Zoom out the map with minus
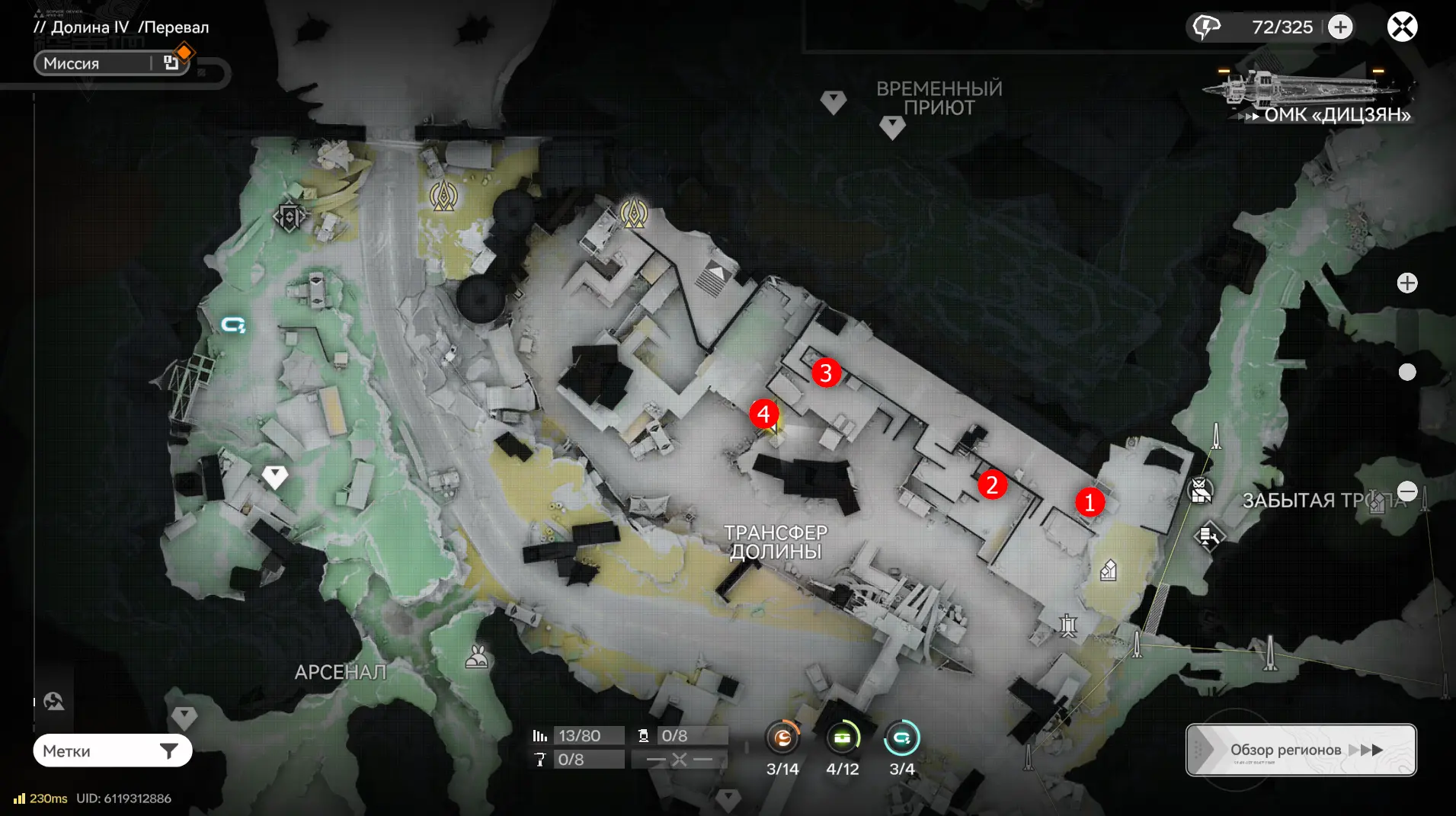This screenshot has width=1456, height=816. pyautogui.click(x=1407, y=491)
